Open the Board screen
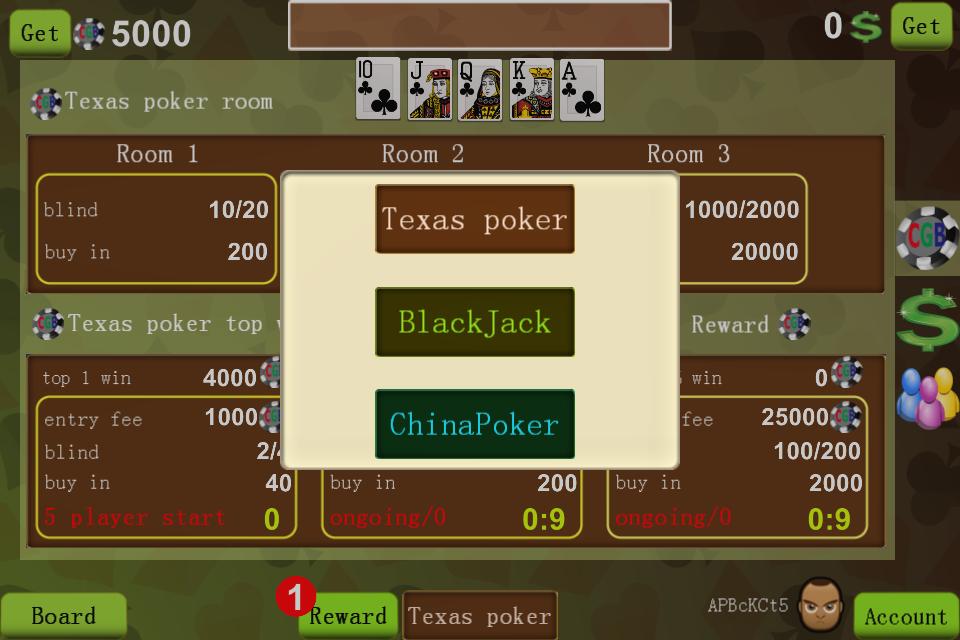Image resolution: width=960 pixels, height=640 pixels. [63, 616]
